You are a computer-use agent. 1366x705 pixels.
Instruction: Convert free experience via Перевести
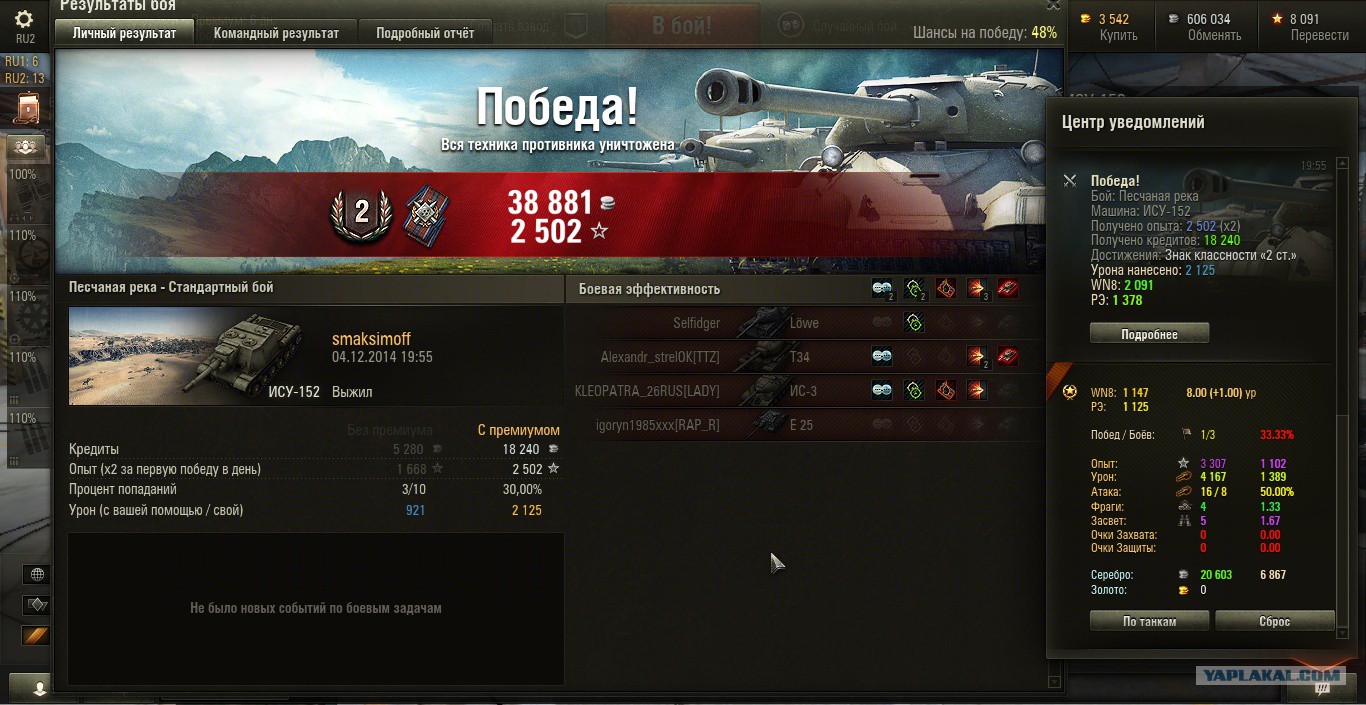1319,35
